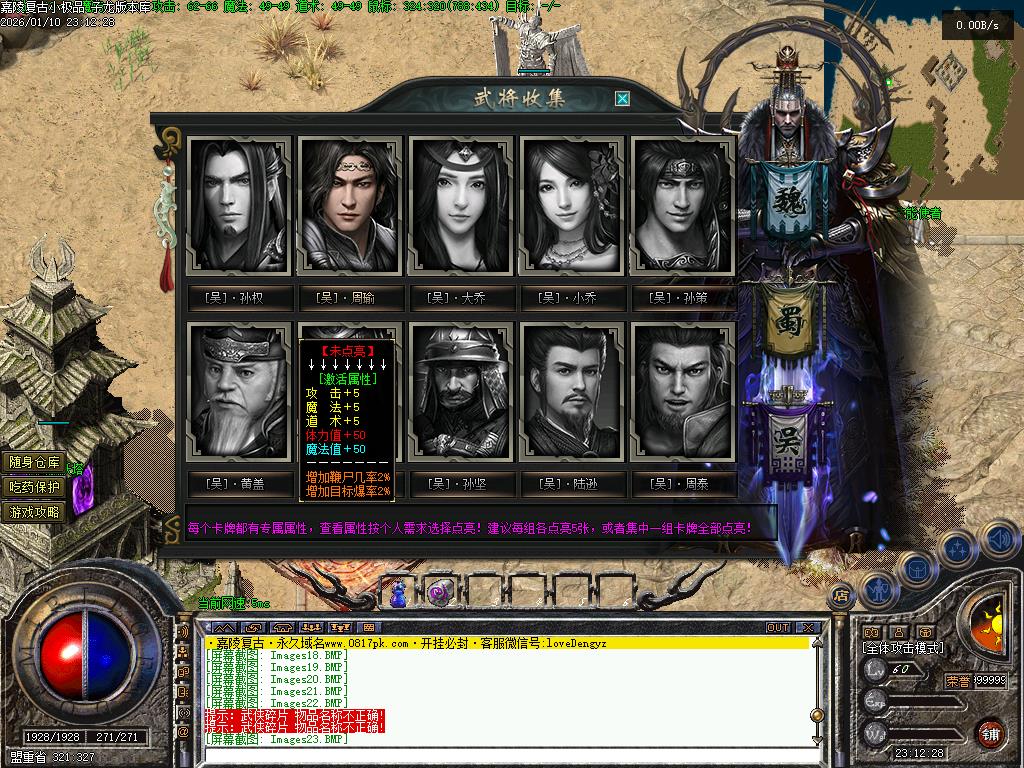1024x768 pixels.
Task: Select the 大乔 general card
Action: [x=461, y=206]
